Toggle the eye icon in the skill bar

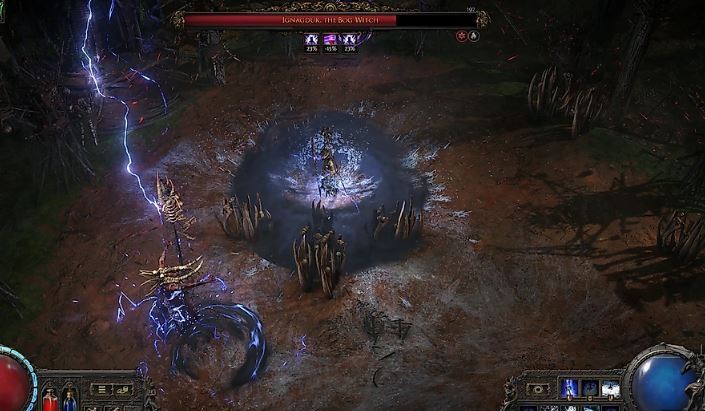[539, 389]
